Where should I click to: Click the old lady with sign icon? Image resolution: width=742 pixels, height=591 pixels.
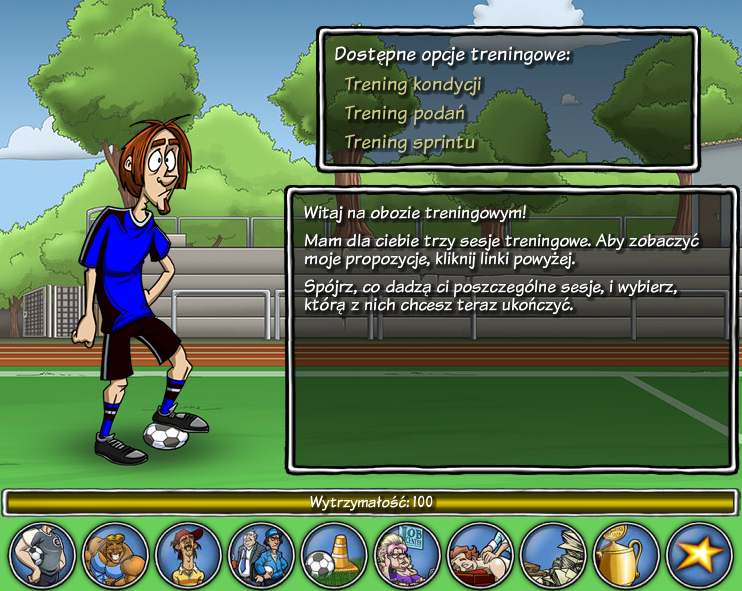click(408, 556)
